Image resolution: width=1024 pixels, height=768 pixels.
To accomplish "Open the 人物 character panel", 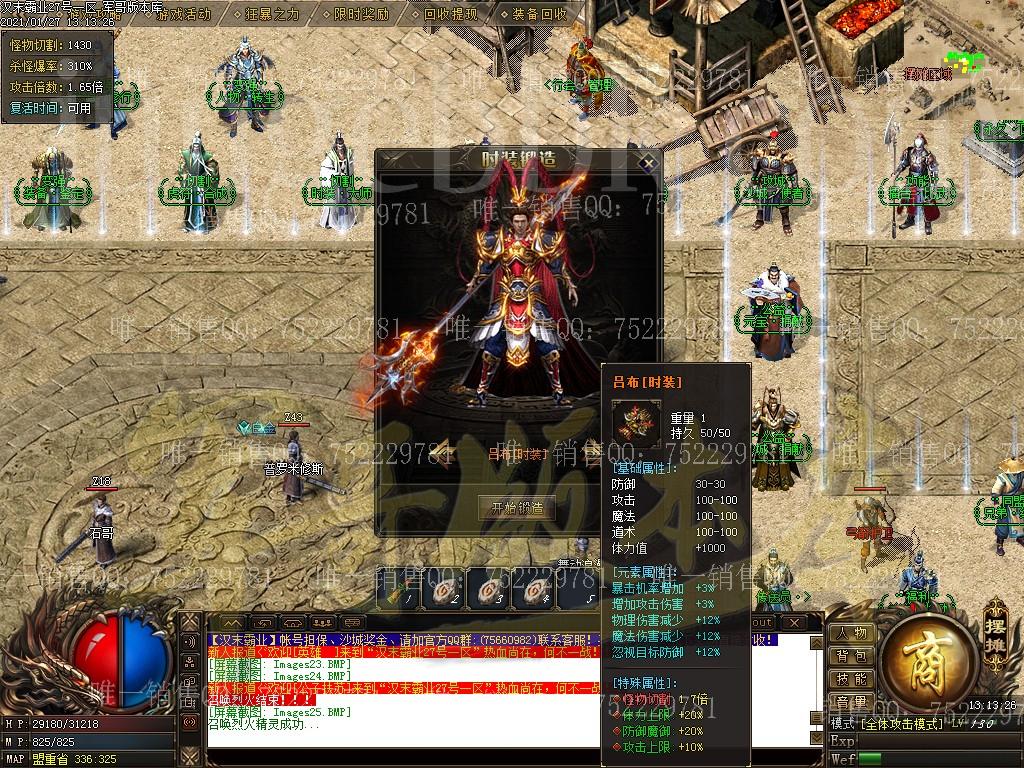I will click(852, 633).
